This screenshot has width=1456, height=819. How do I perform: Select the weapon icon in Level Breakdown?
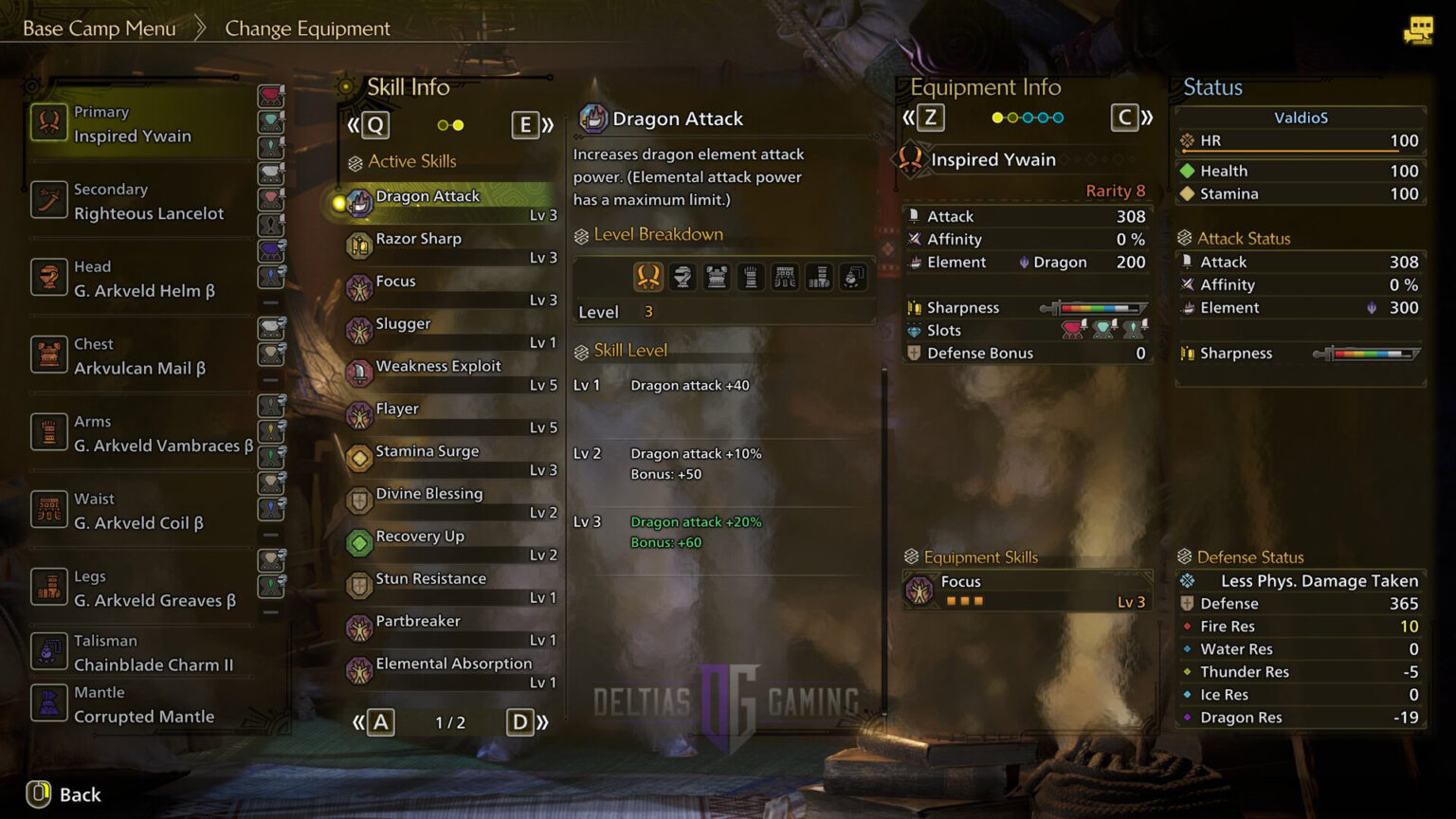[648, 276]
